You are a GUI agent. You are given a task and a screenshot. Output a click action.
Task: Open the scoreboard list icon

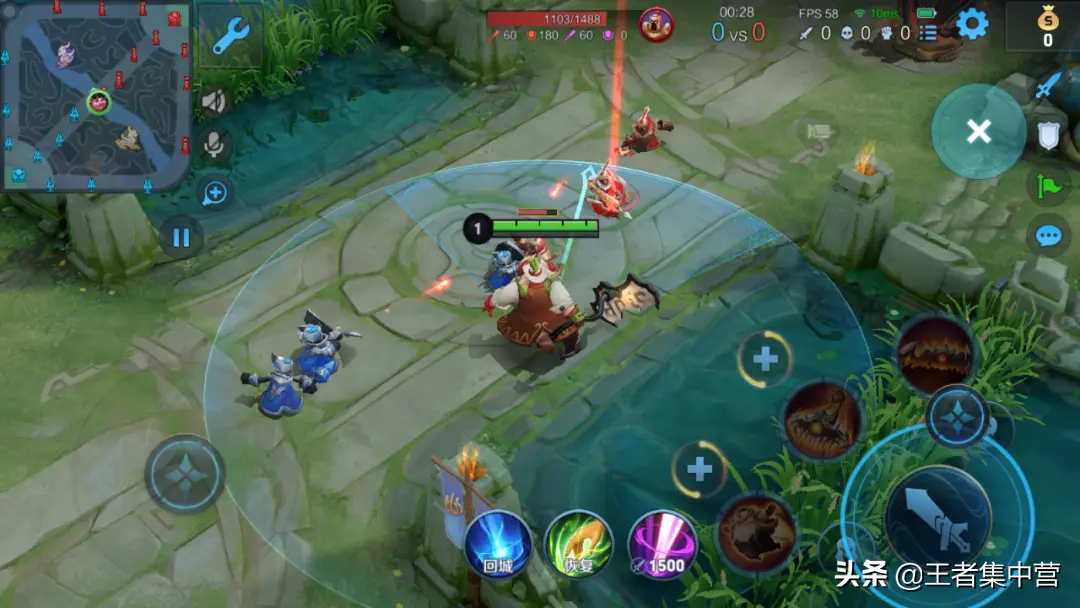929,33
